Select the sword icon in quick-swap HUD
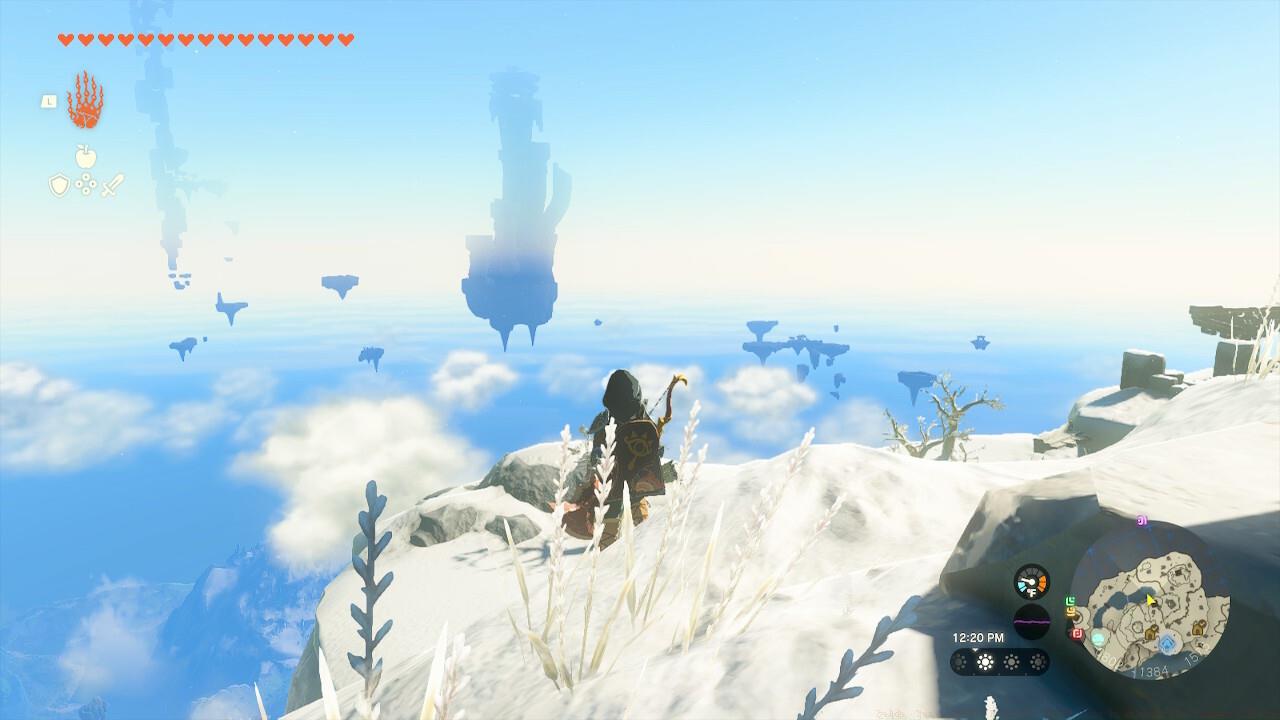 pyautogui.click(x=112, y=185)
